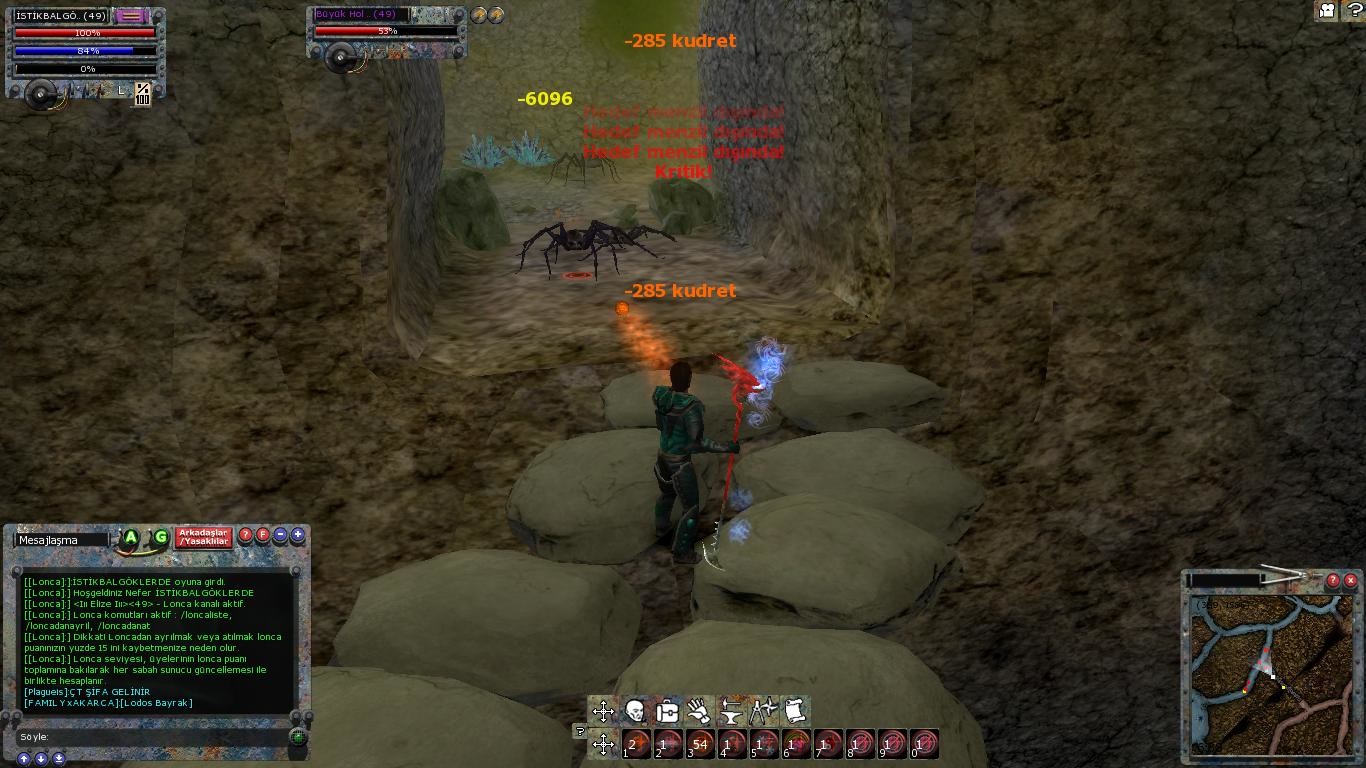Select the compass and star toolbar icon
The height and width of the screenshot is (768, 1366).
tap(763, 711)
